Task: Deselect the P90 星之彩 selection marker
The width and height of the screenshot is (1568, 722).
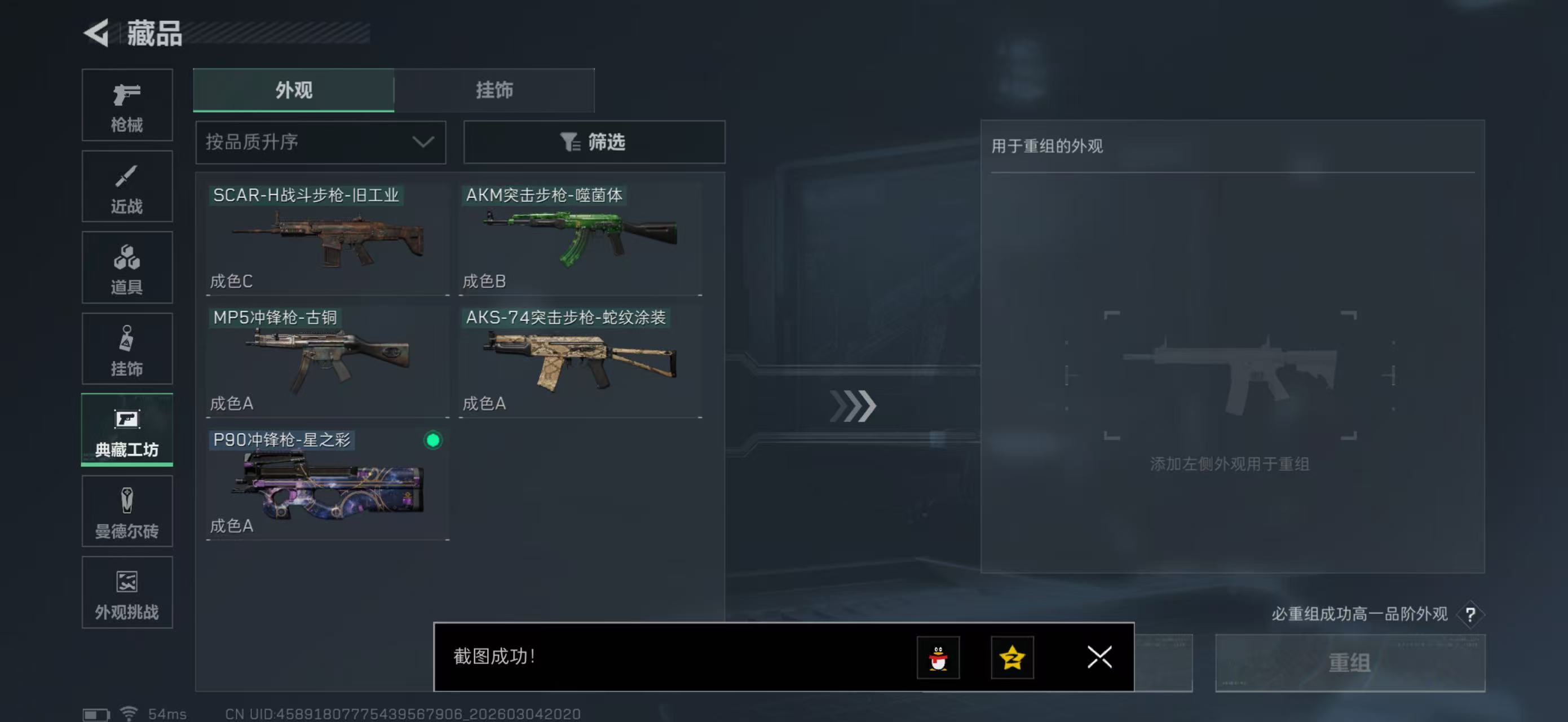Action: (x=433, y=441)
